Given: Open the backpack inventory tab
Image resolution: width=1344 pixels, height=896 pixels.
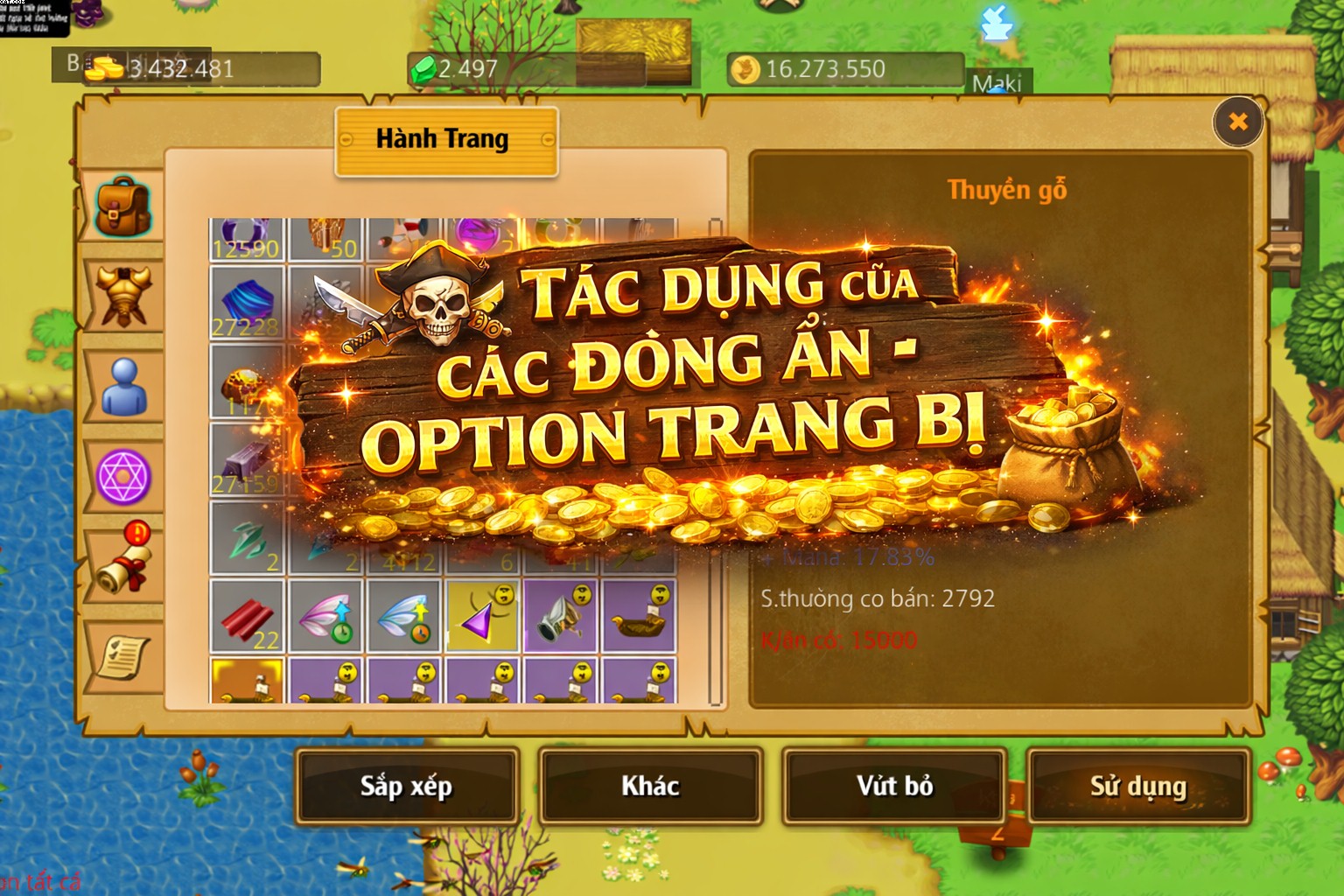Looking at the screenshot, I should (122, 207).
